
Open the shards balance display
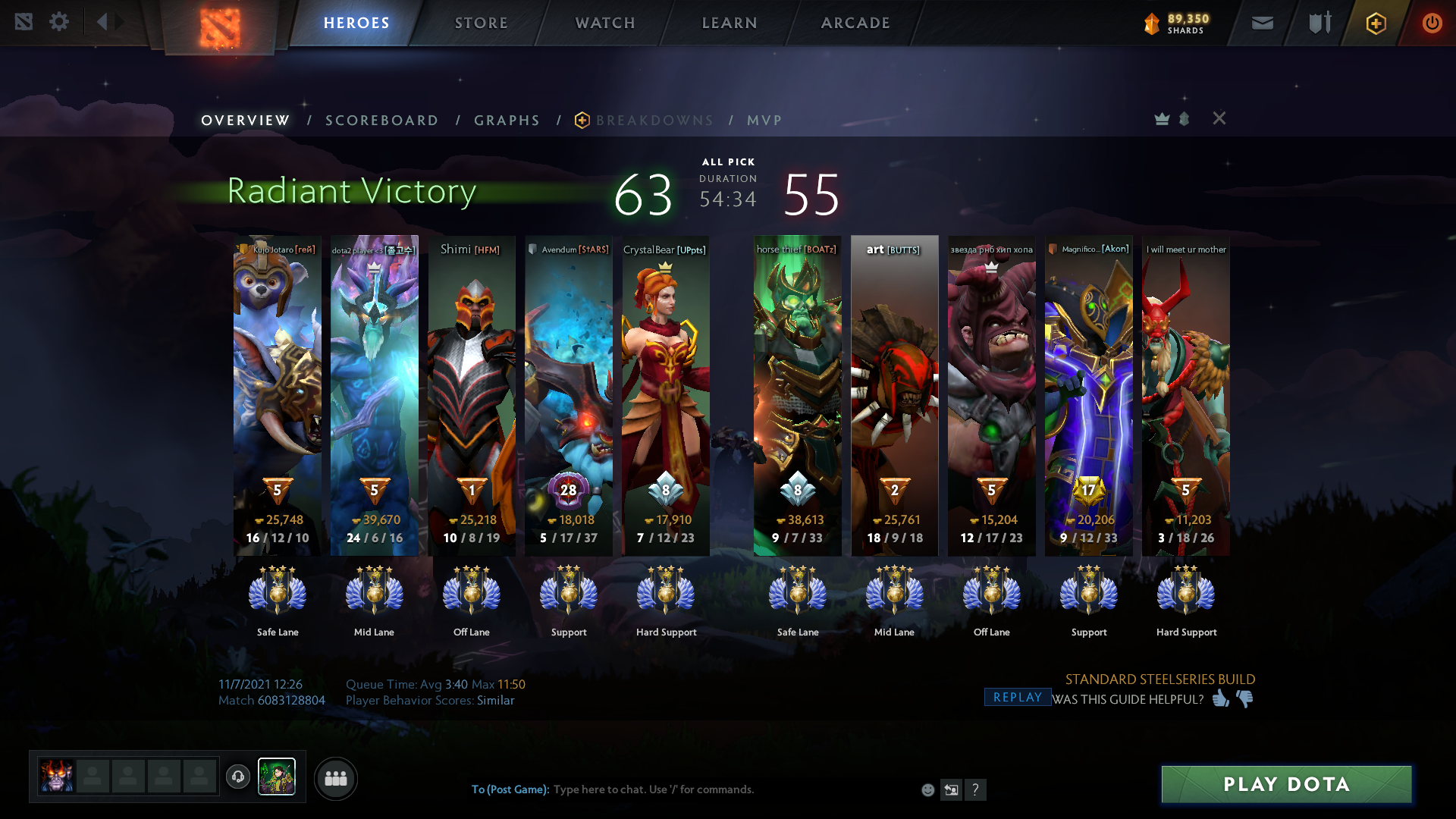click(1177, 24)
